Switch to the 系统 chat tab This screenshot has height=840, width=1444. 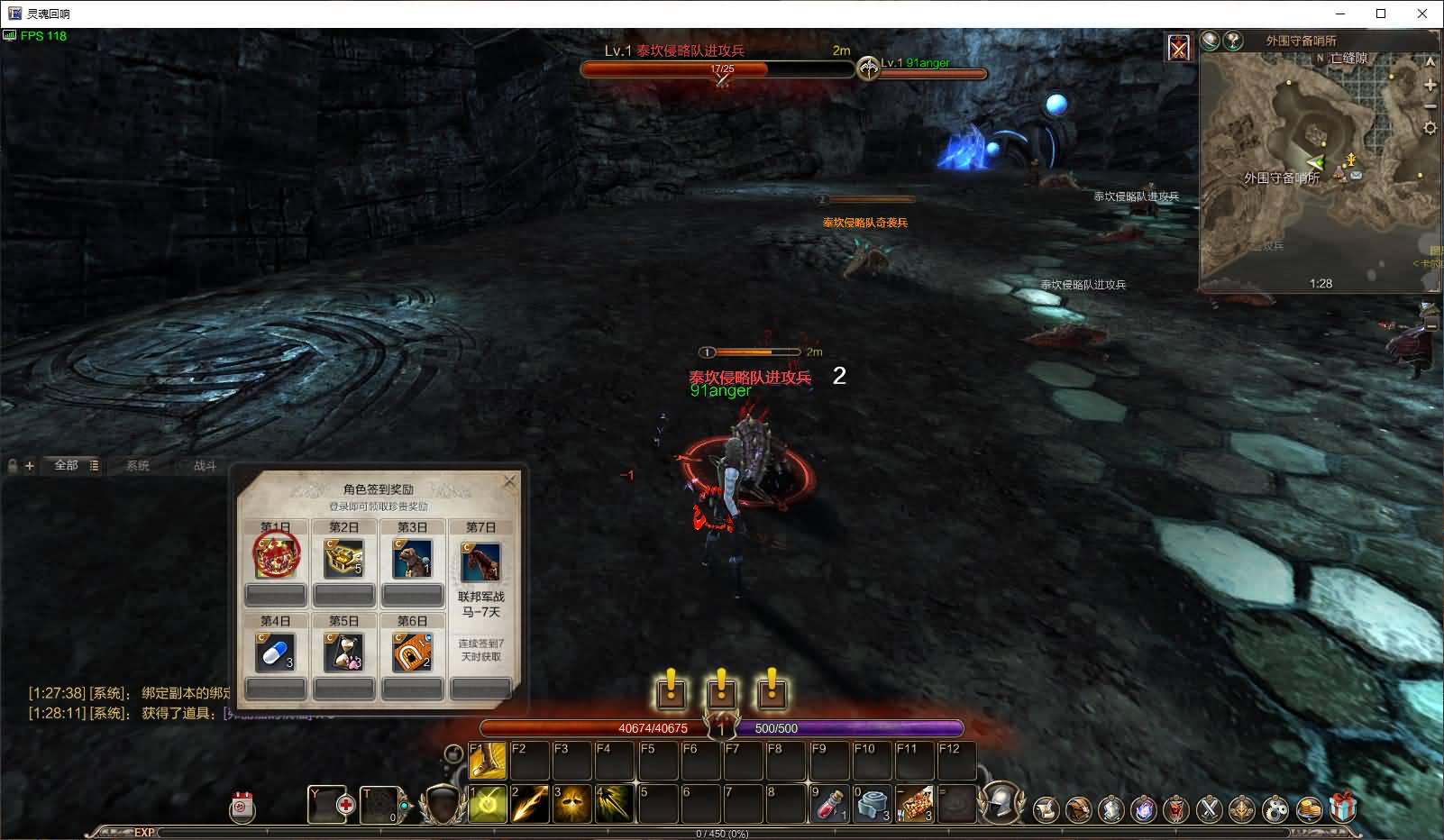137,466
